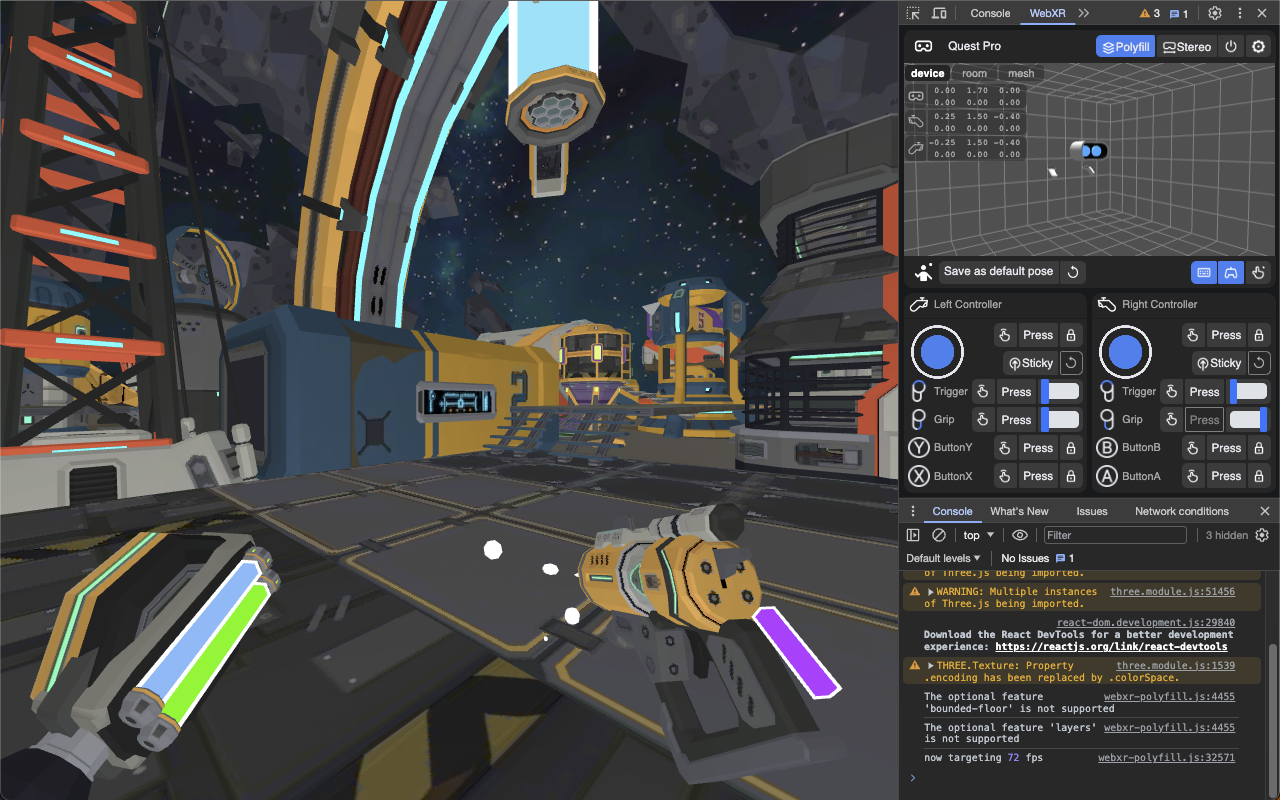Toggle the device toolbar icon
The image size is (1280, 800).
[938, 13]
